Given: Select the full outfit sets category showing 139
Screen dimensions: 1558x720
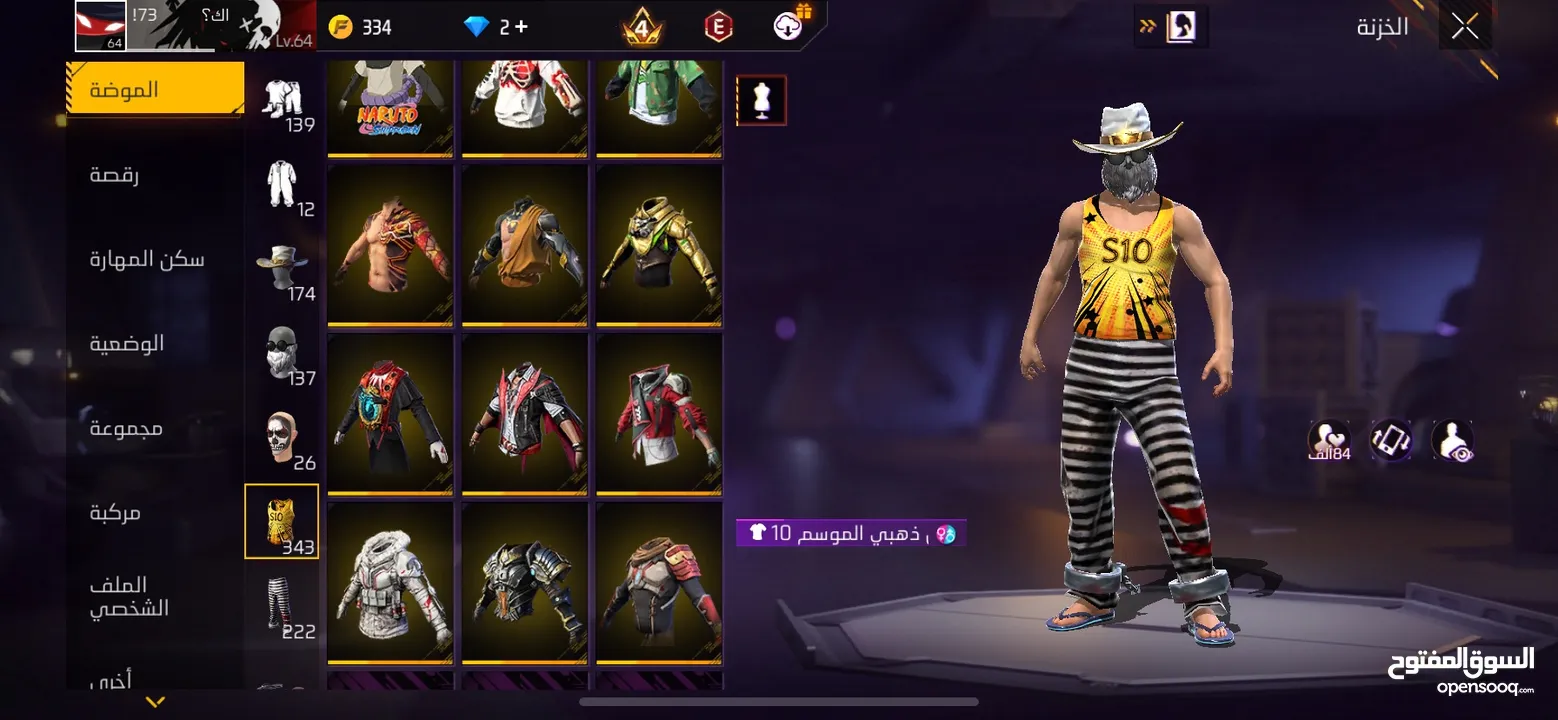Looking at the screenshot, I should tap(282, 101).
